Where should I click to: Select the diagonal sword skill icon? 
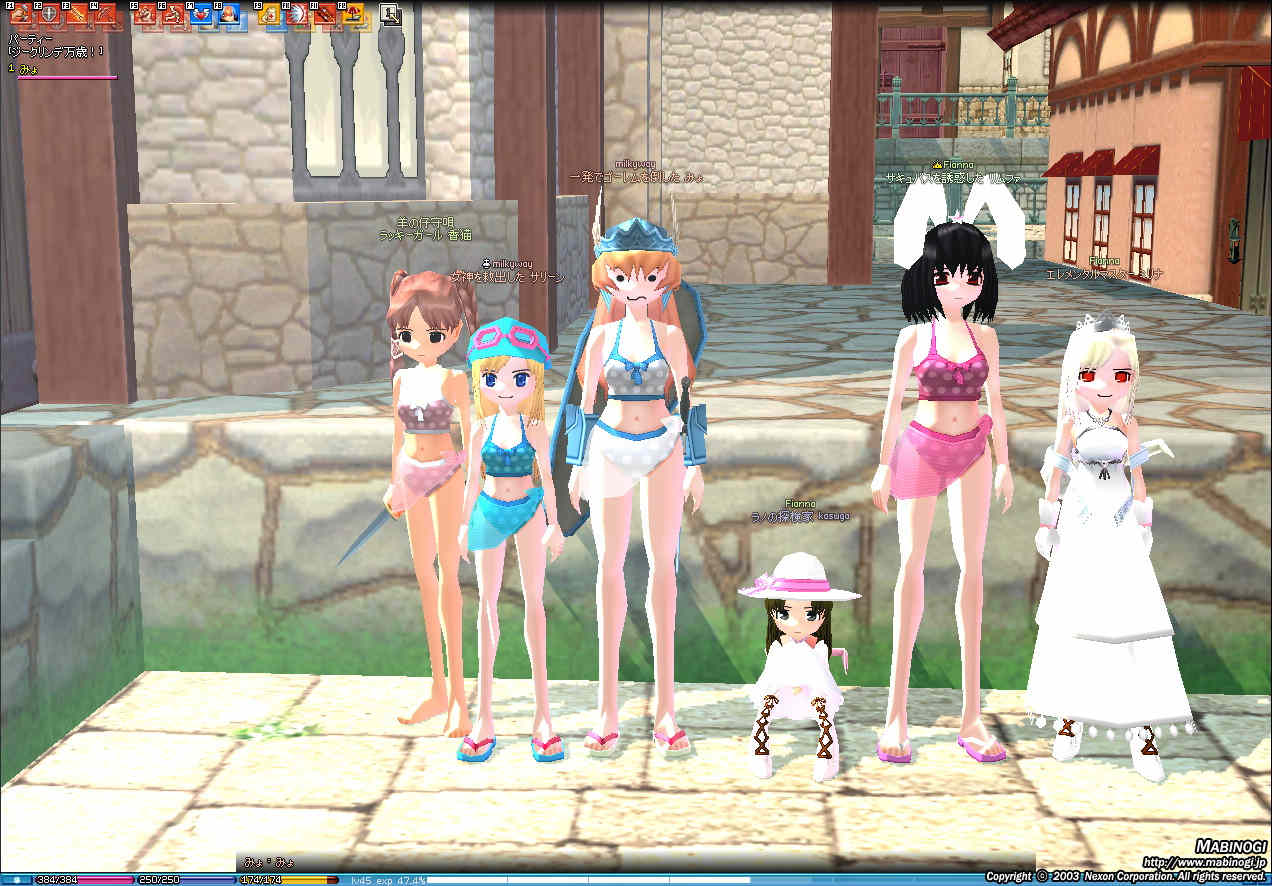(76, 15)
